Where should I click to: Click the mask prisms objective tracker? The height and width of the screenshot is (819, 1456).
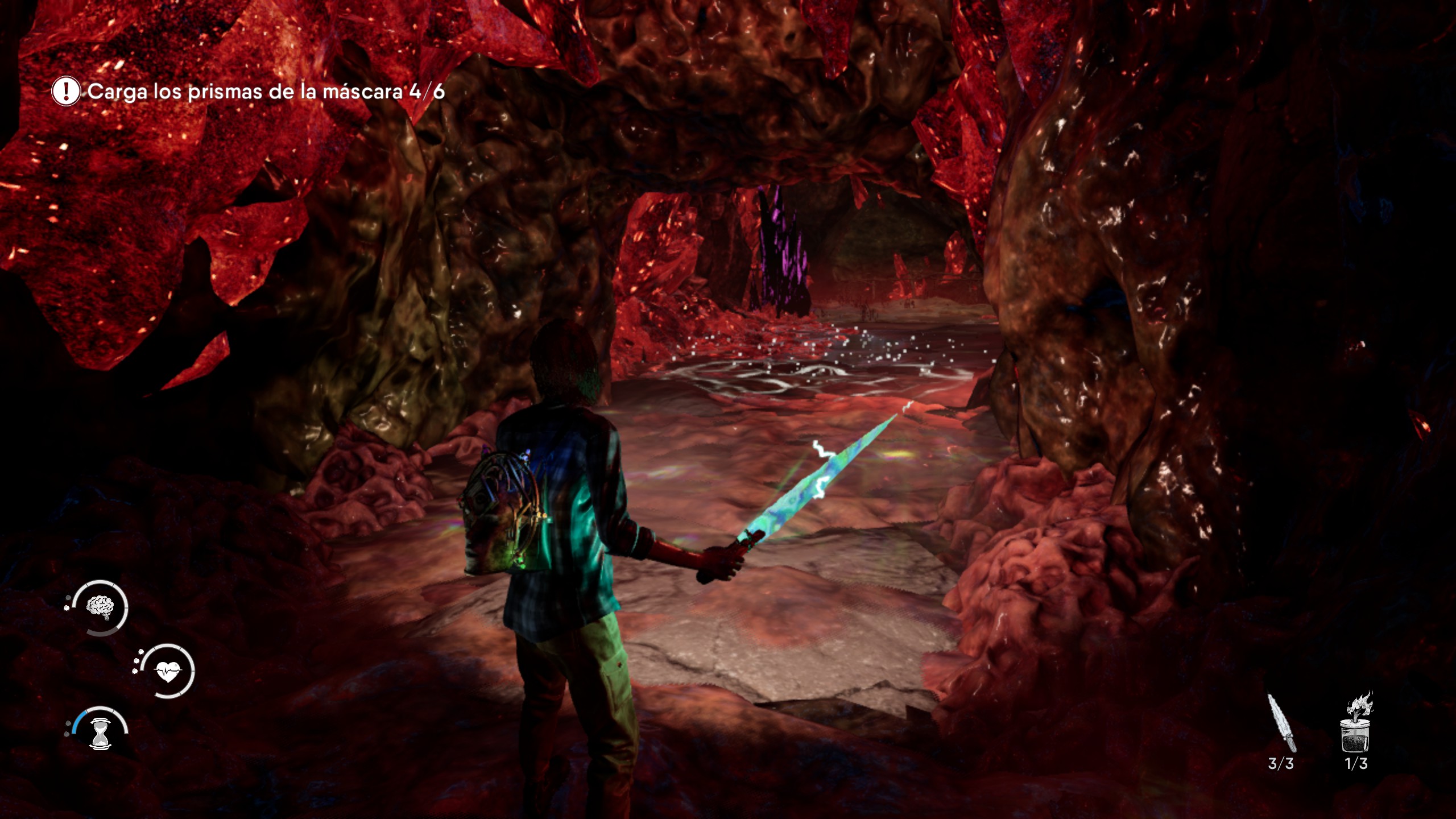249,92
